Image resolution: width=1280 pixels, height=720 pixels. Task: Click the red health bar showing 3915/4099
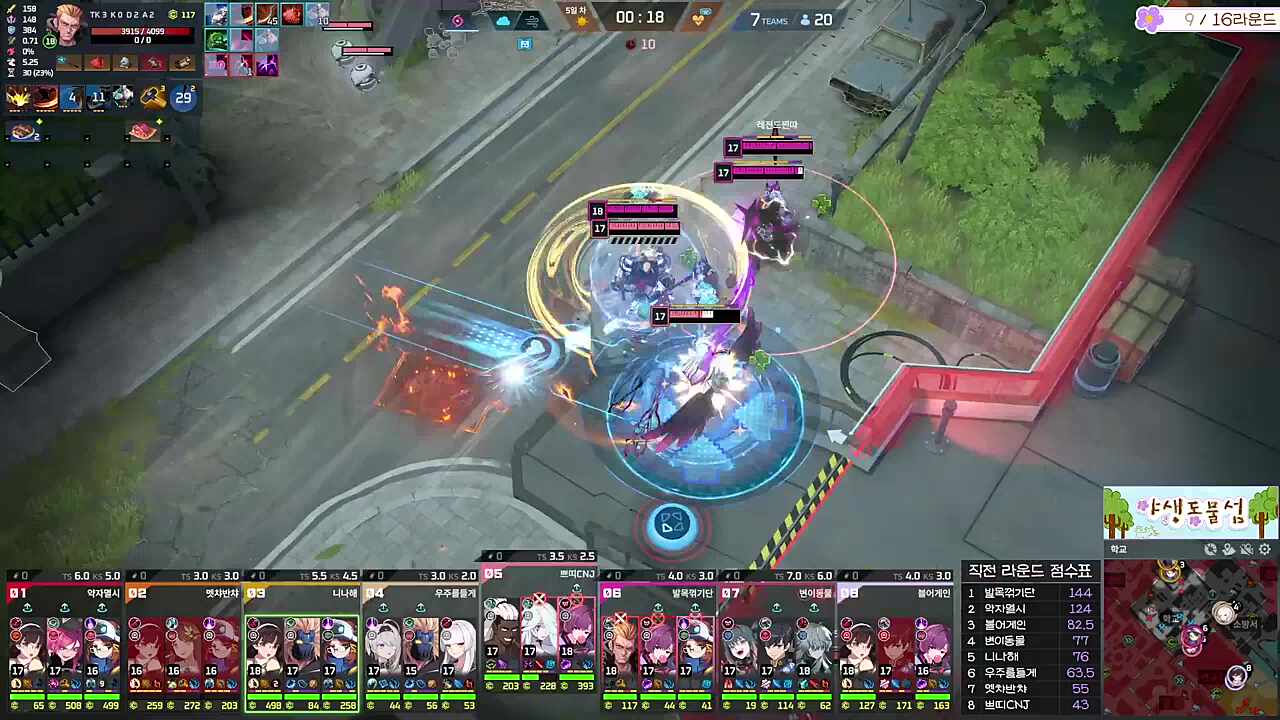[142, 31]
